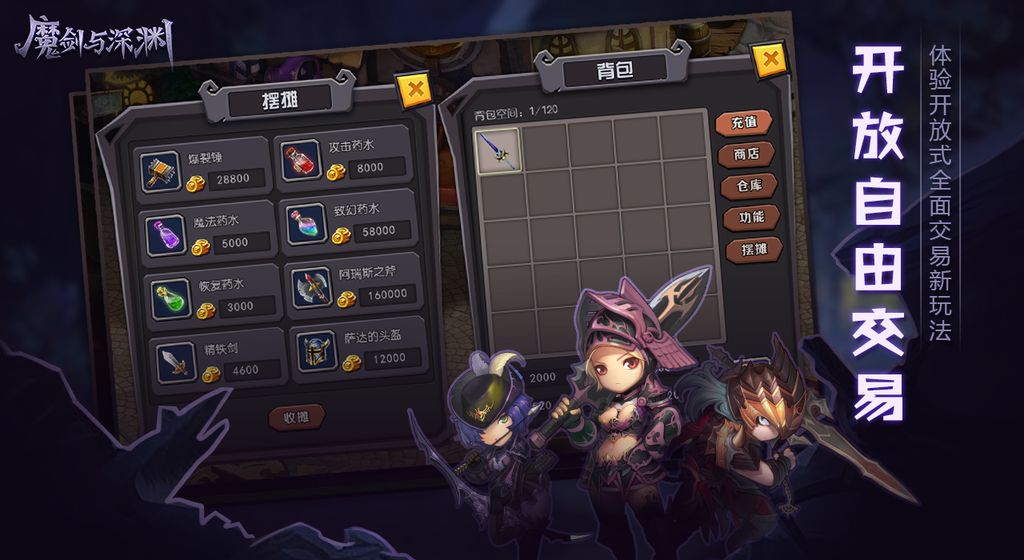Click the 收摊 close-stall button

pyautogui.click(x=297, y=417)
